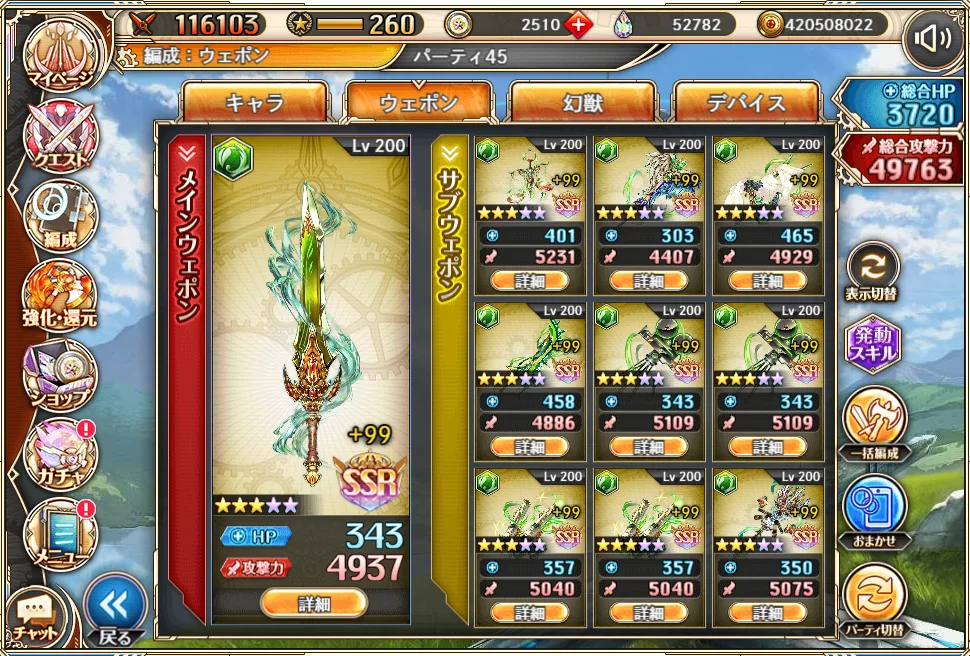The height and width of the screenshot is (656, 970).
Task: Open the デバイス tab
Action: 747,103
